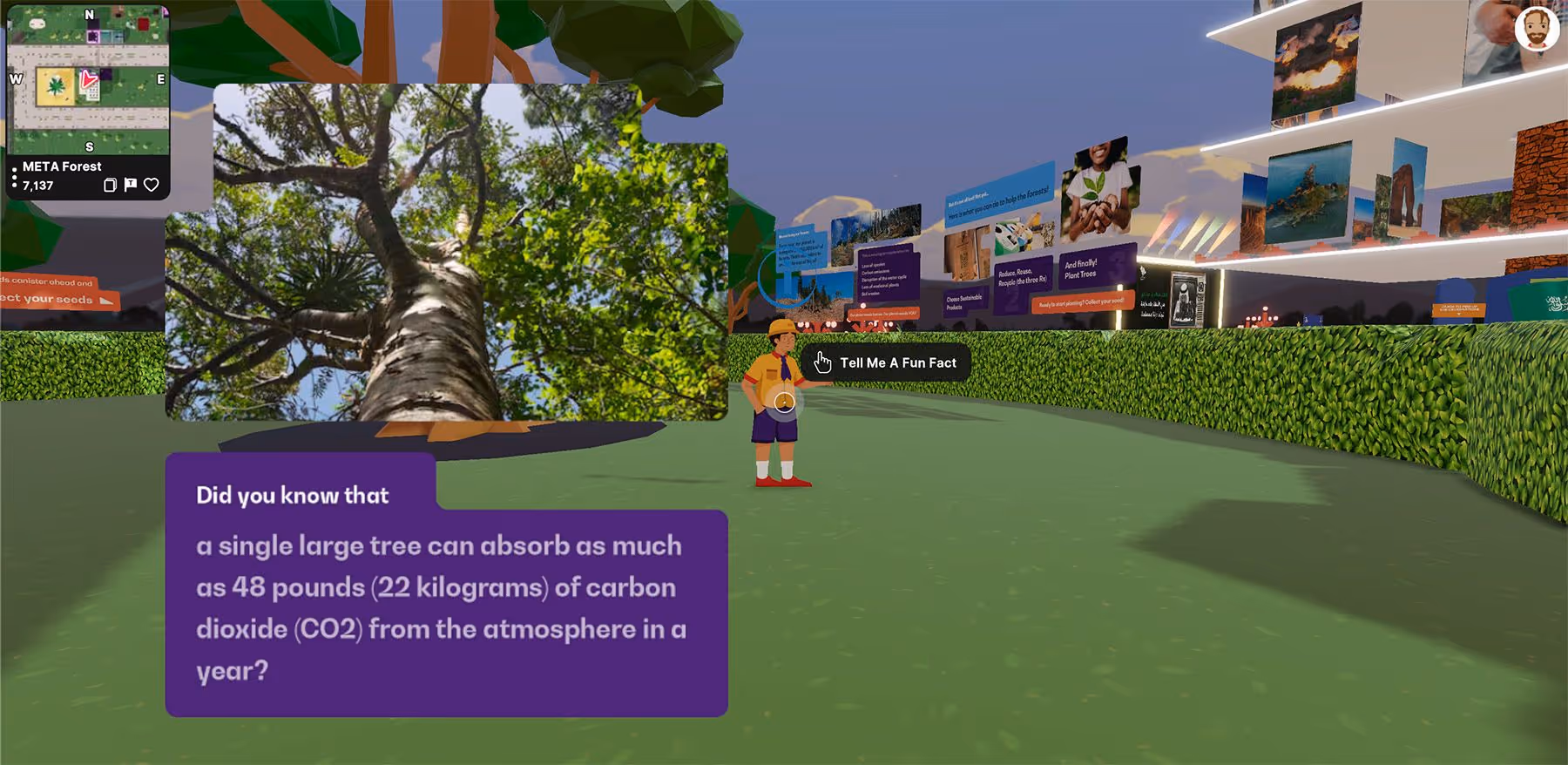The width and height of the screenshot is (1568, 765).
Task: Open the bearded avatar profile
Action: [1536, 30]
